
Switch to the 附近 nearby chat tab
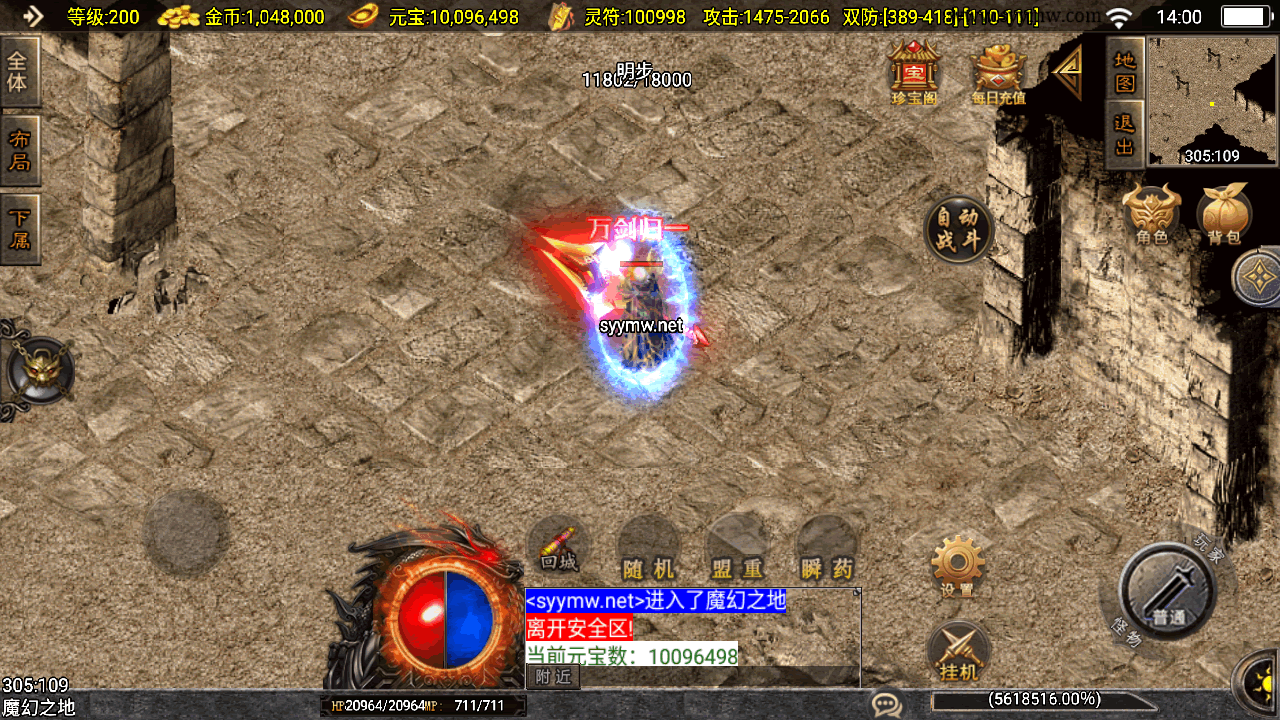[553, 677]
